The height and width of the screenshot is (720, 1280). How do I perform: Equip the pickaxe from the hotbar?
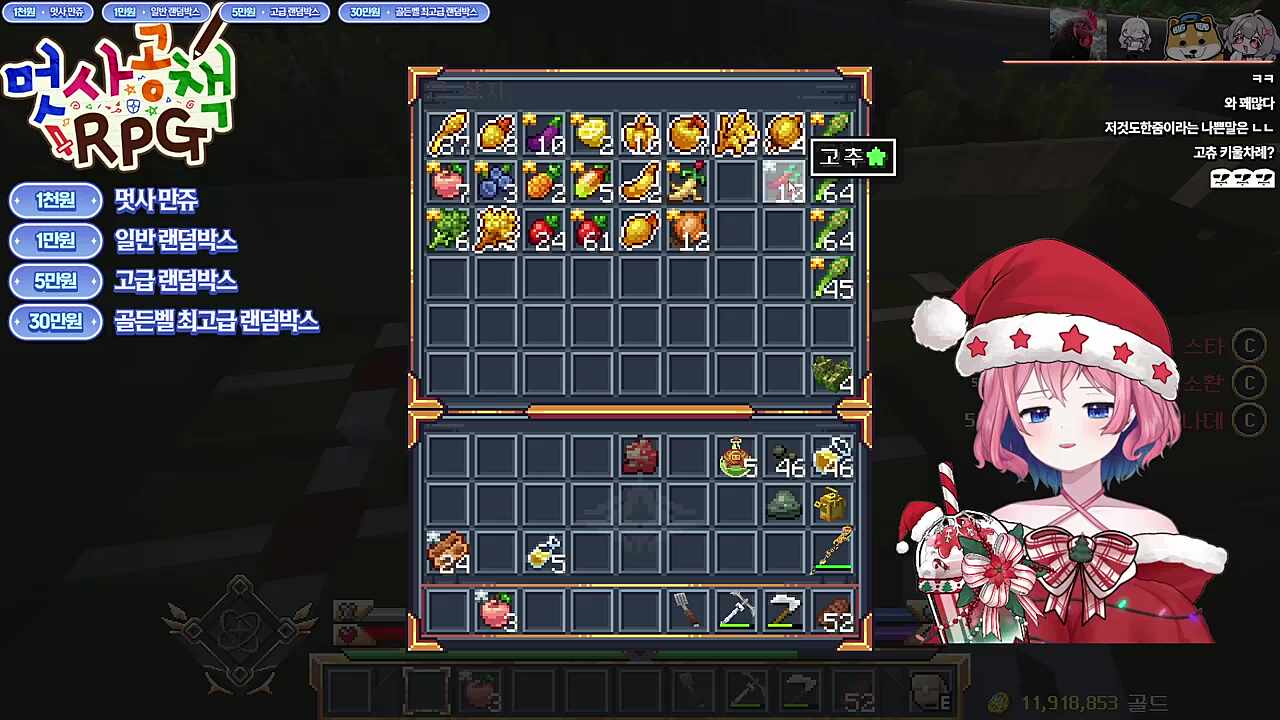click(x=736, y=611)
